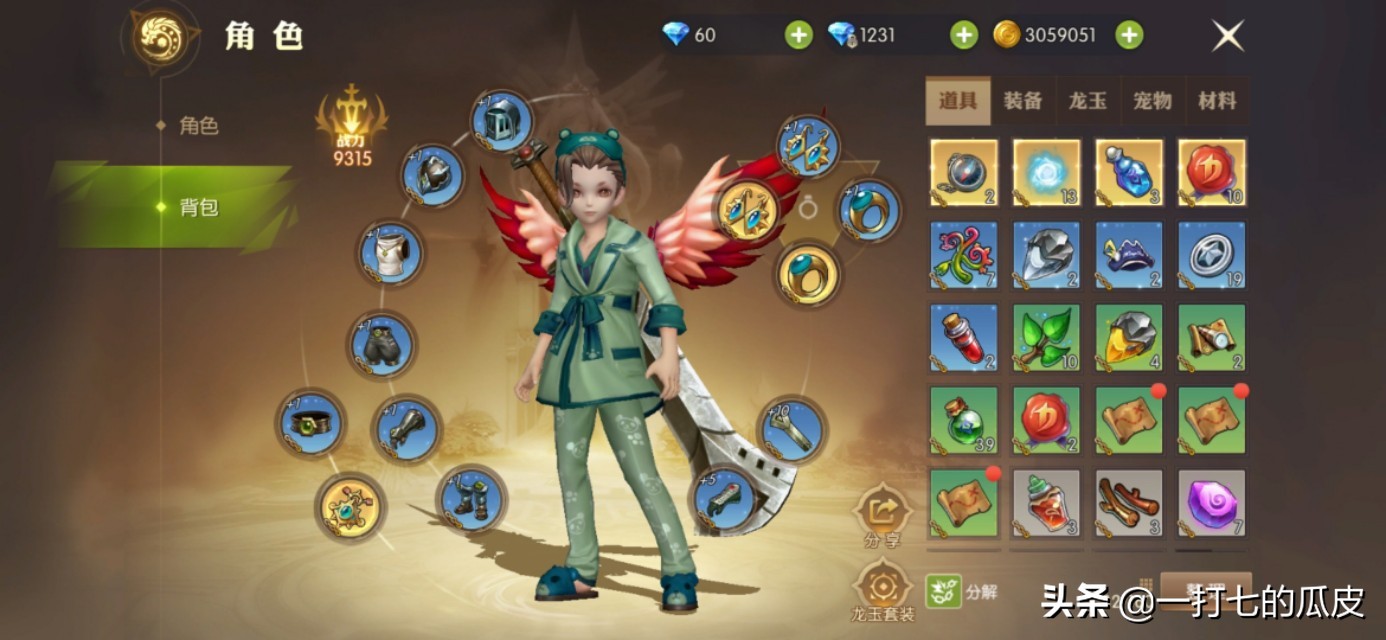The height and width of the screenshot is (640, 1386).
Task: Select the green leaves item with count 10
Action: [1046, 337]
